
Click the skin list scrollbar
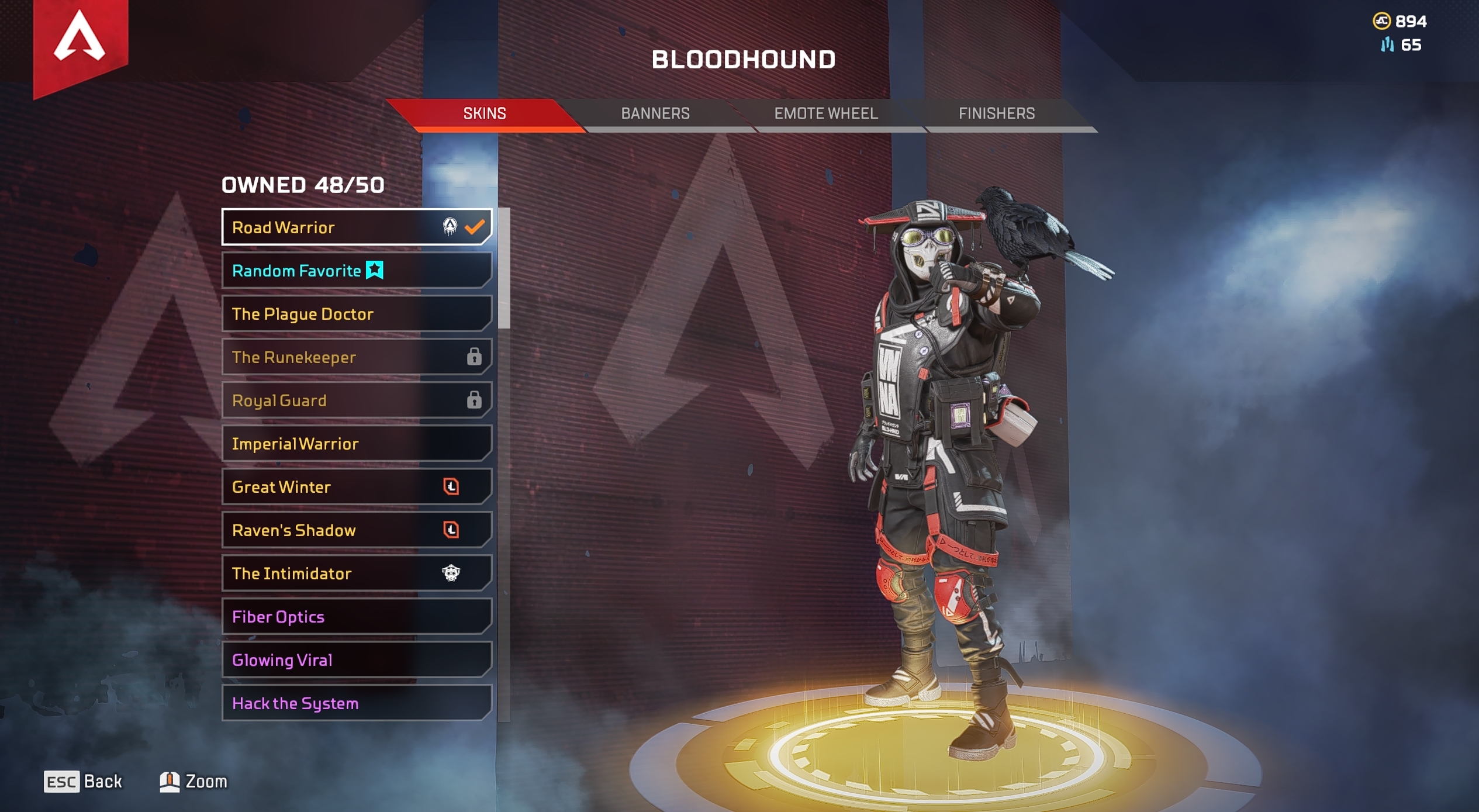coord(504,269)
